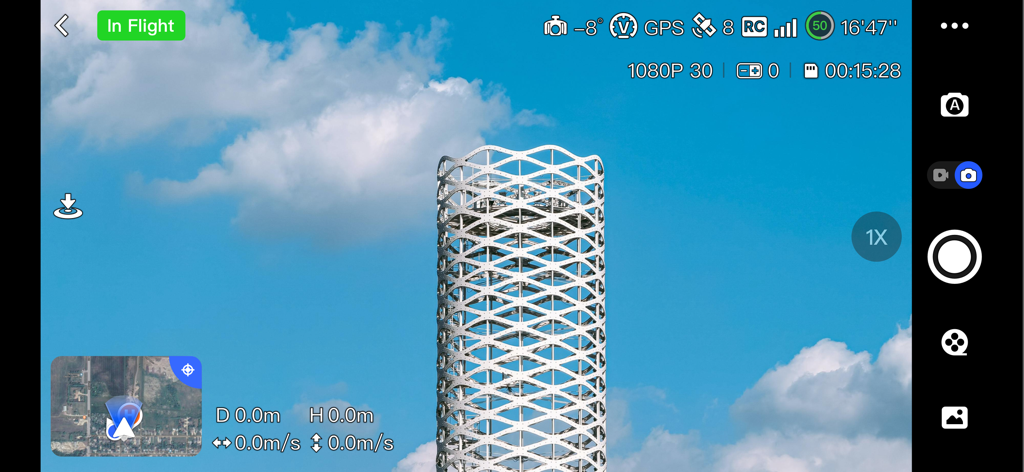The height and width of the screenshot is (472, 1024).
Task: Tap the auto camera mode icon
Action: tap(954, 105)
